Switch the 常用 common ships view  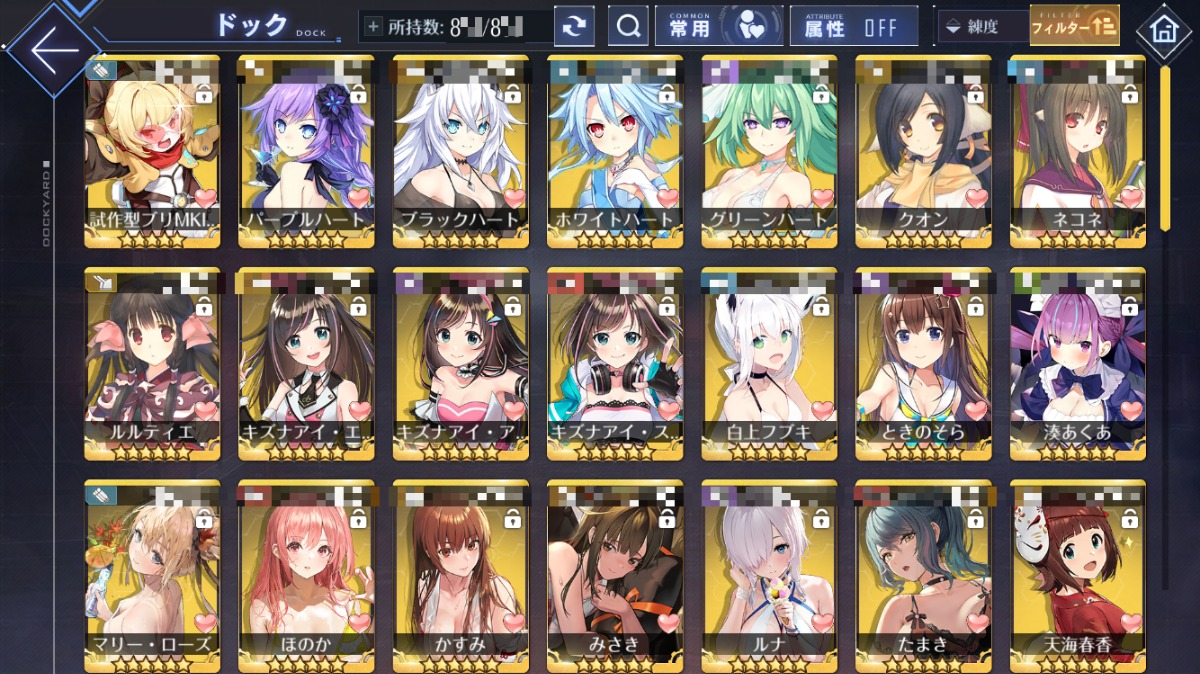click(x=718, y=27)
